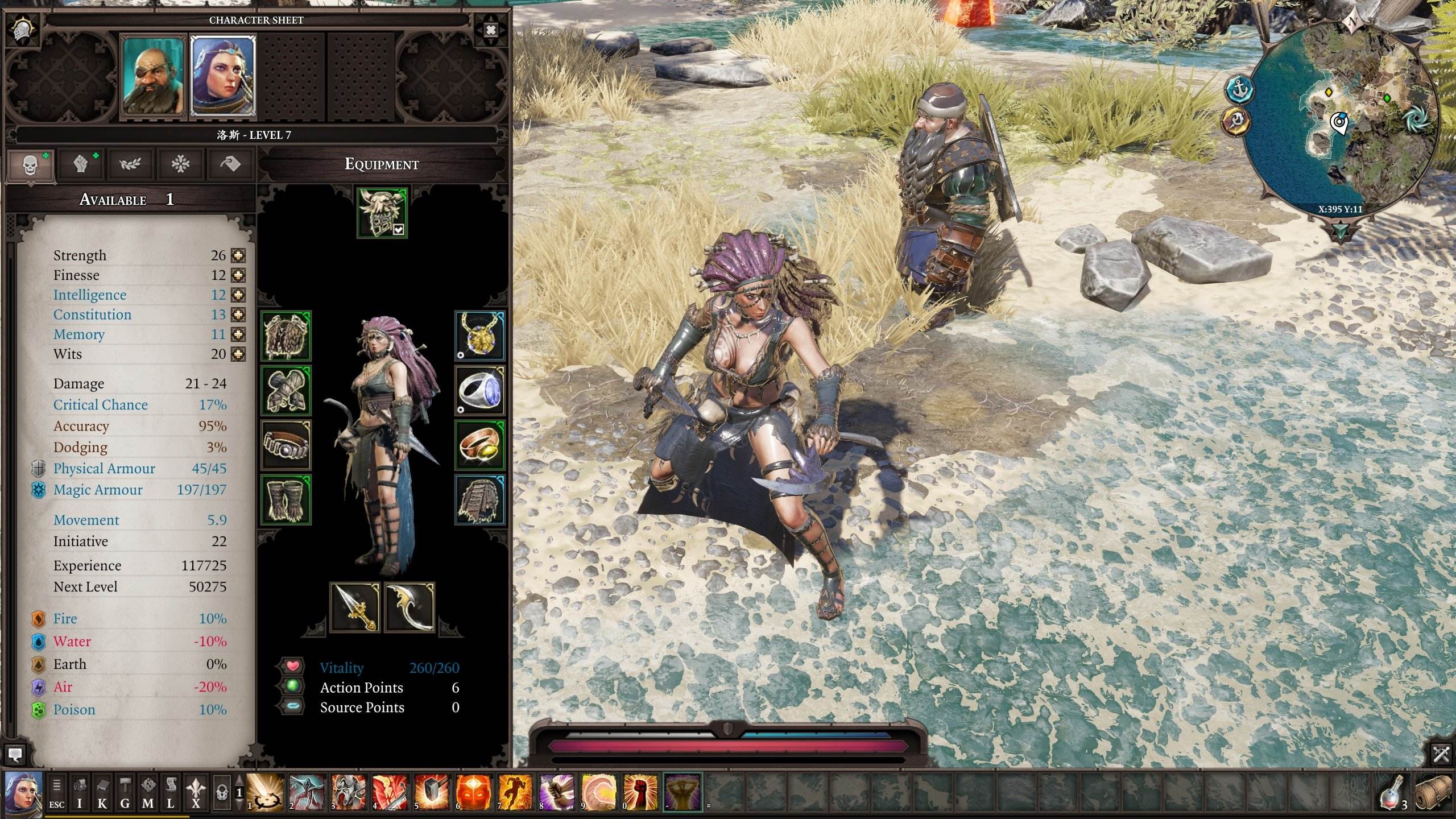Use the red raised fist skill
1456x819 pixels.
(641, 791)
